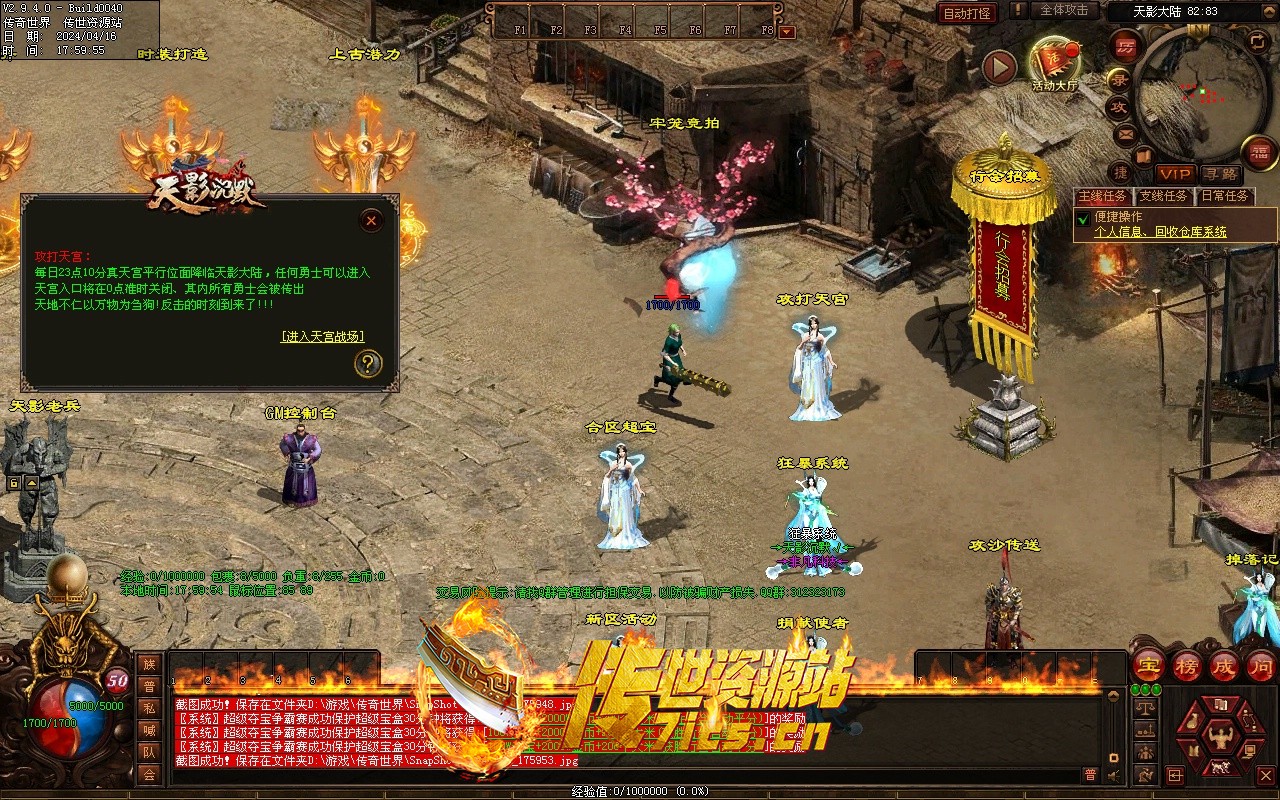This screenshot has width=1280, height=800.
Task: Toggle the 便捷操作 checkbox
Action: point(1083,217)
